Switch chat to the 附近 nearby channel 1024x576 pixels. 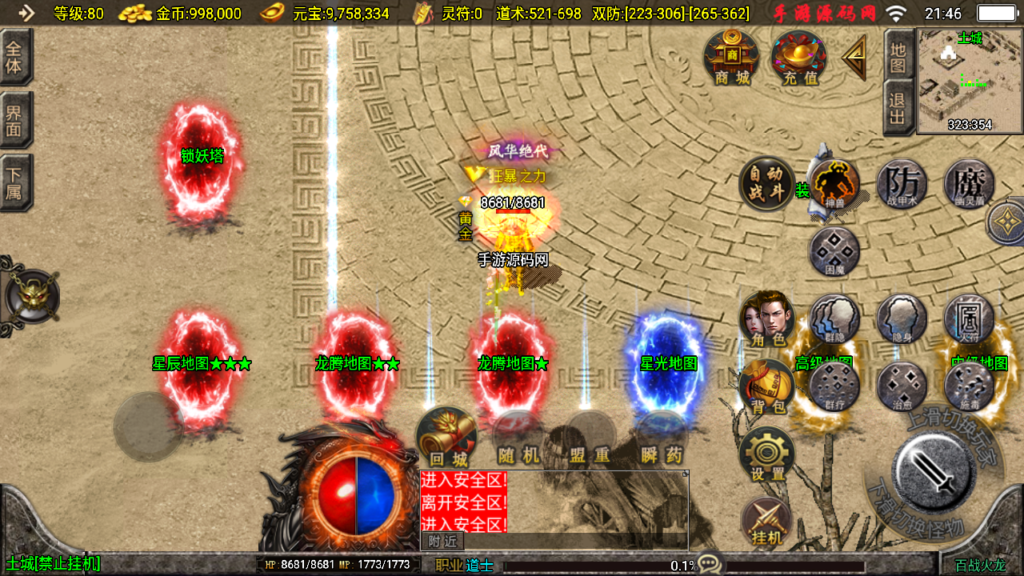click(x=442, y=541)
